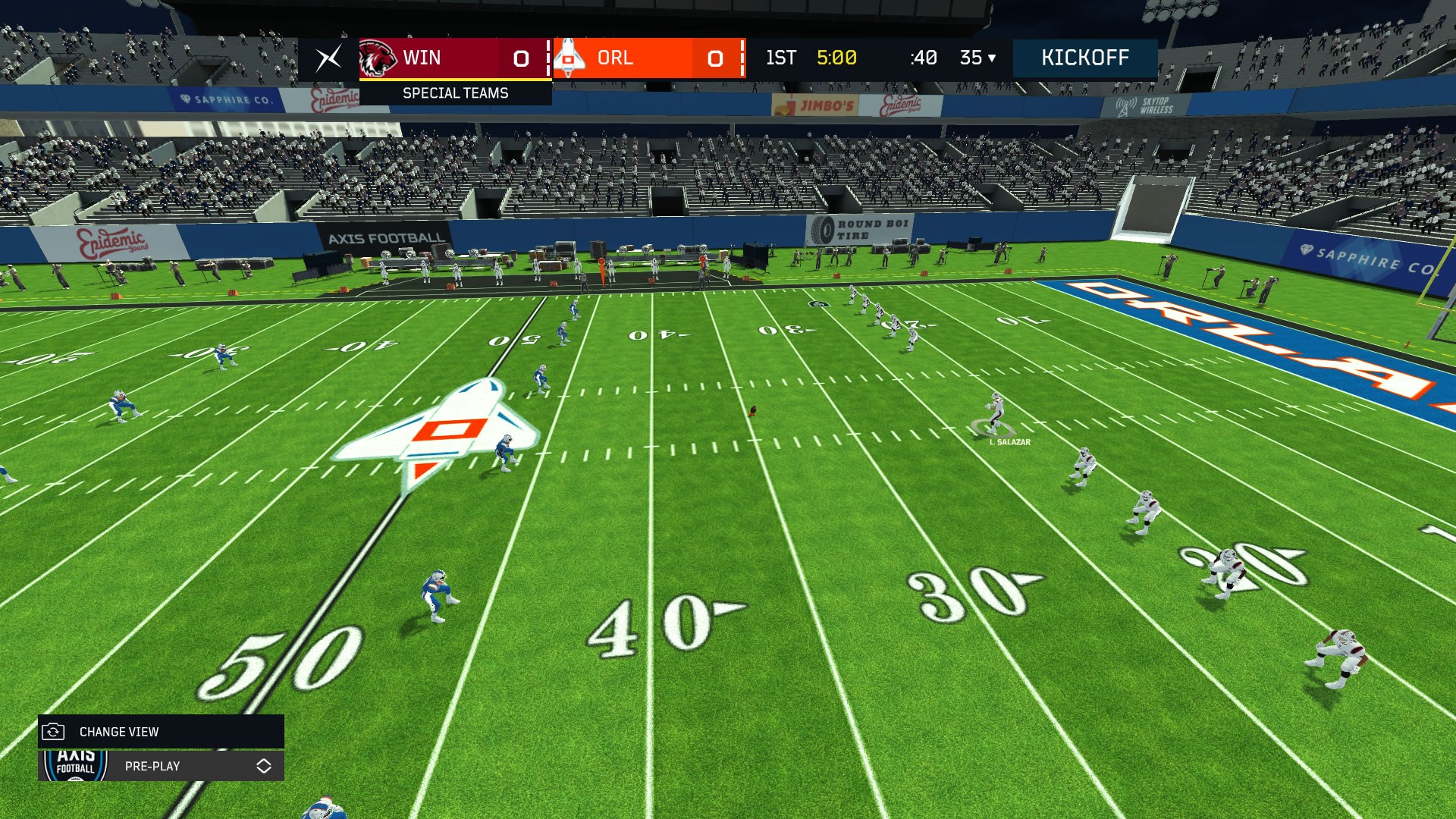Click the :40 play clock display

(922, 57)
